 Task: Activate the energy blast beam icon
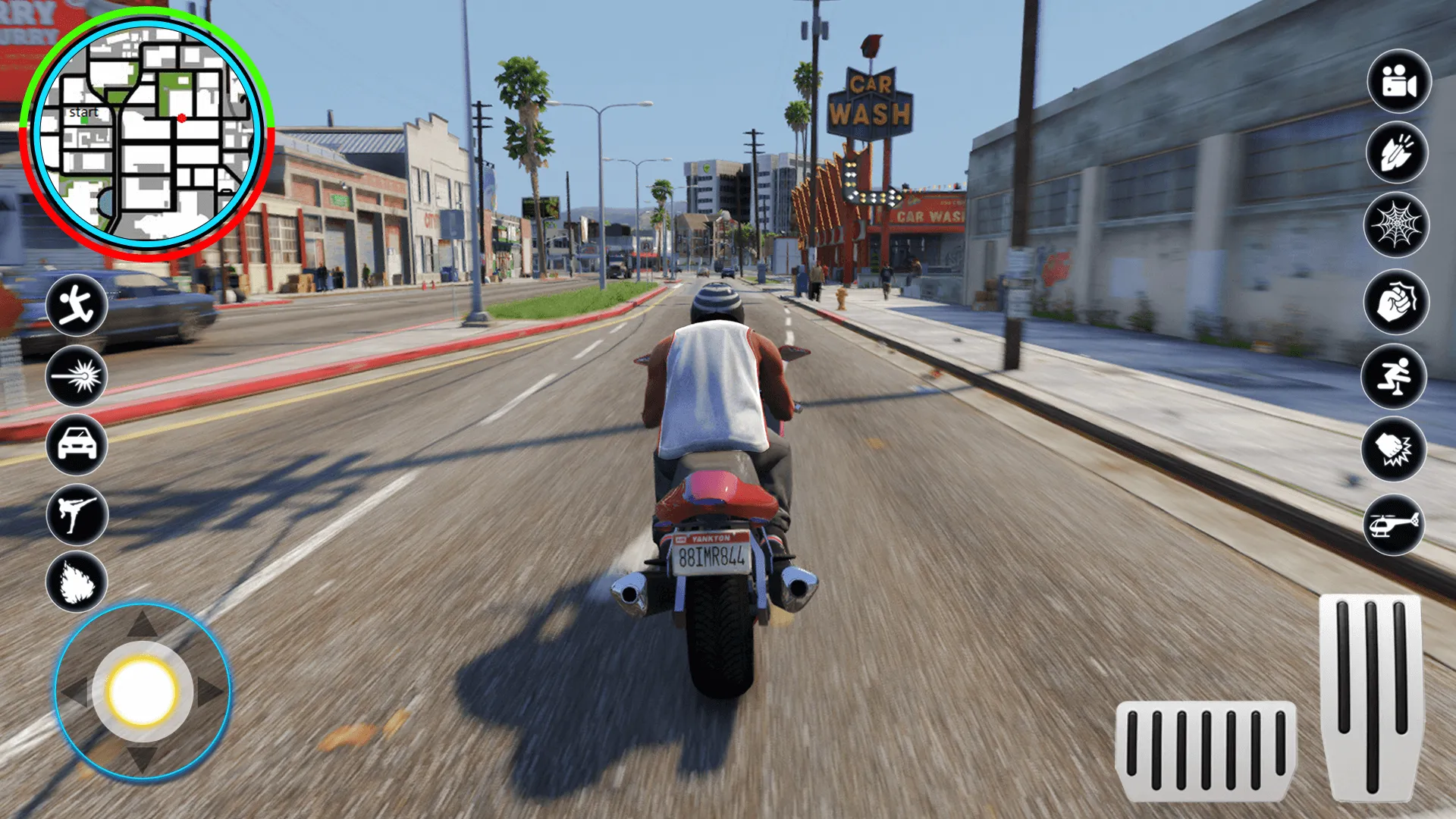[x=77, y=376]
